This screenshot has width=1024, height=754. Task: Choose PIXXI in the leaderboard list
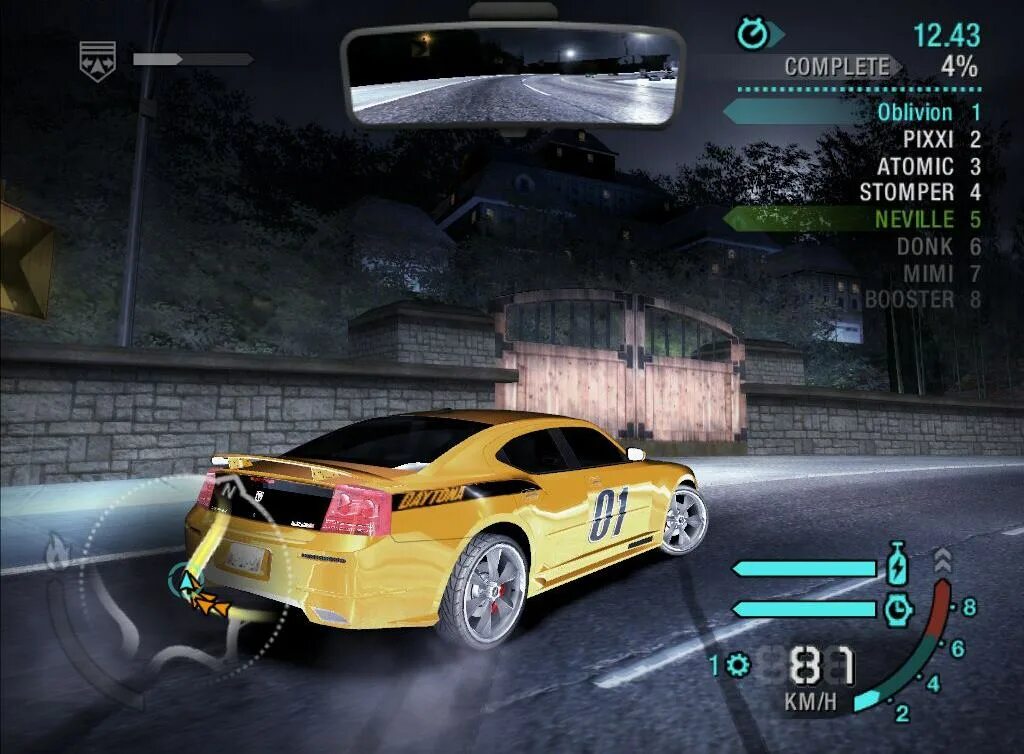929,139
